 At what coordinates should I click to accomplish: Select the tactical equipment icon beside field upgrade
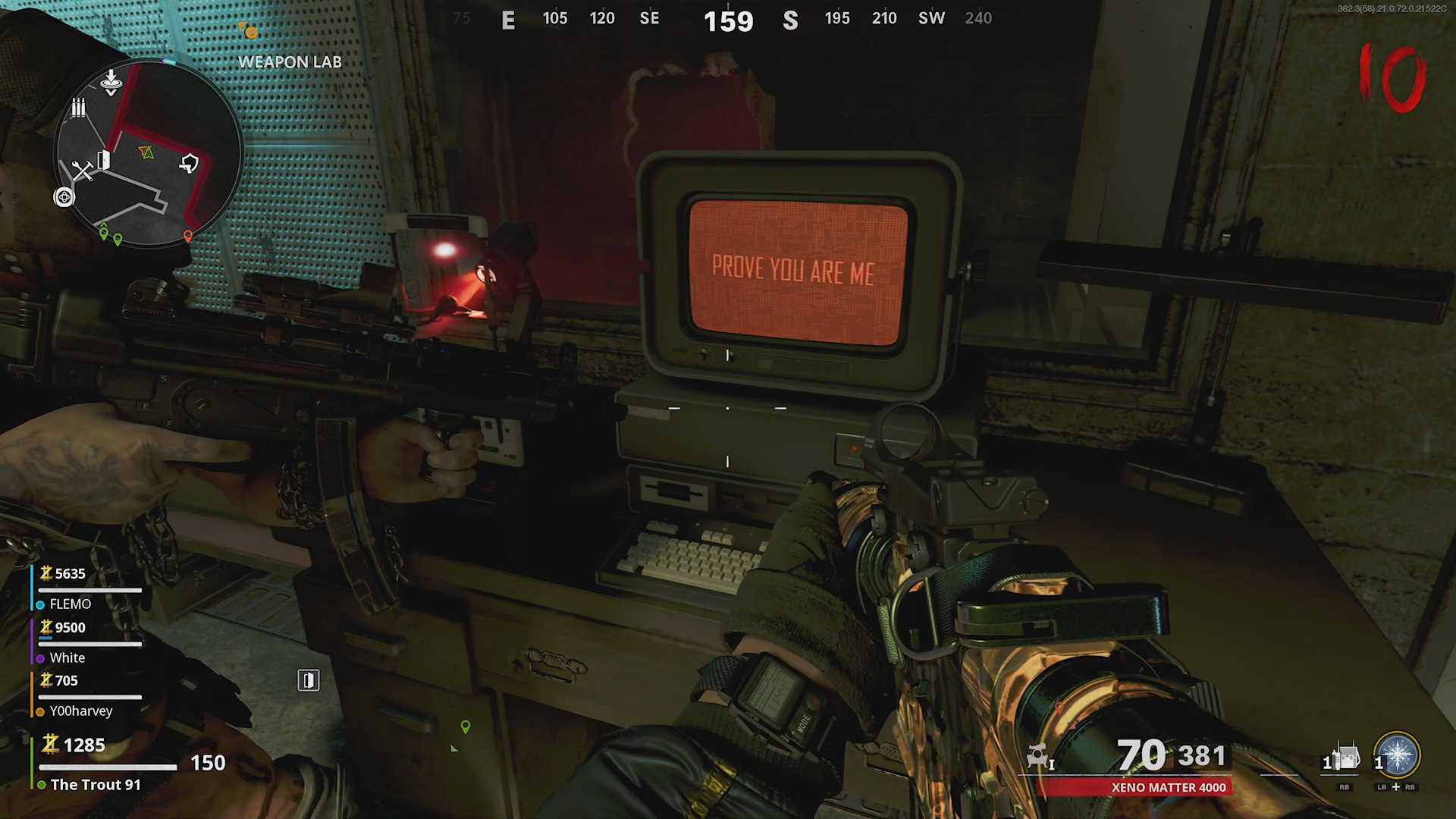[1345, 758]
